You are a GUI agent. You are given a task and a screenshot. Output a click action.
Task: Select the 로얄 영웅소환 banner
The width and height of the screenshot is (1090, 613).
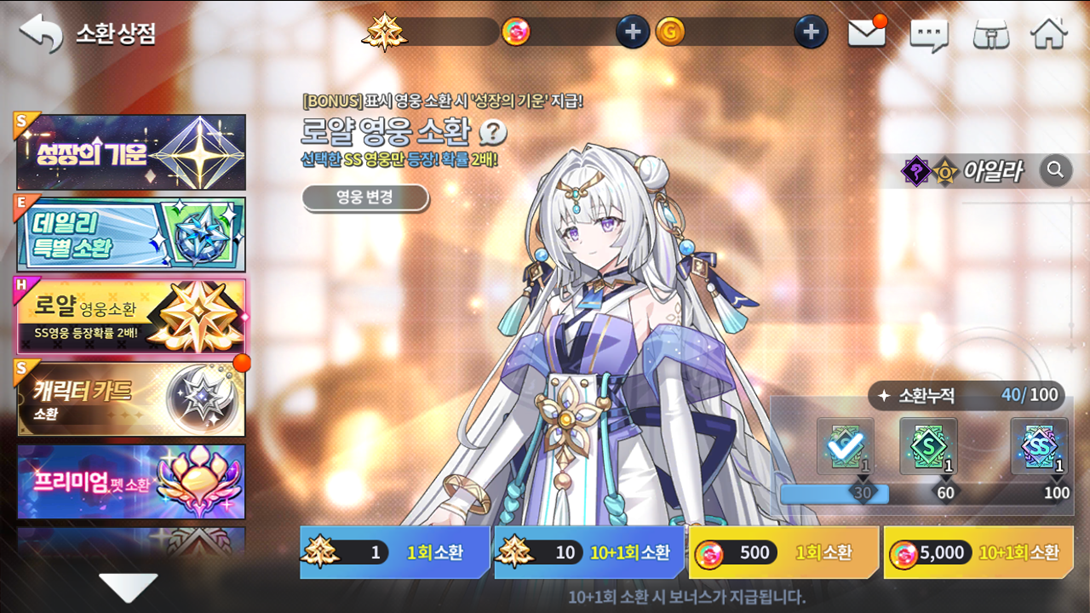pyautogui.click(x=131, y=316)
